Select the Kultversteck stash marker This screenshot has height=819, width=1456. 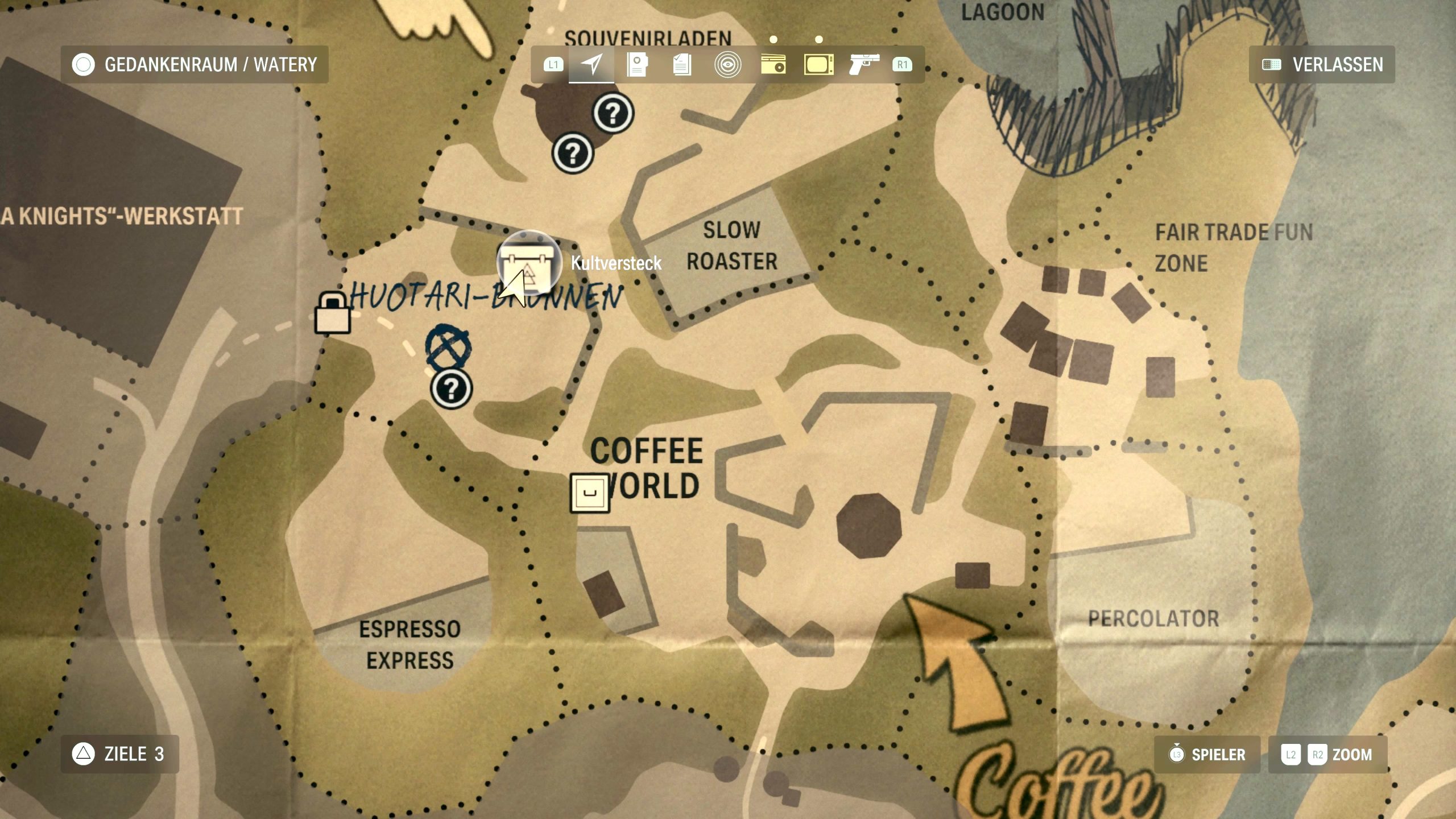tap(529, 263)
